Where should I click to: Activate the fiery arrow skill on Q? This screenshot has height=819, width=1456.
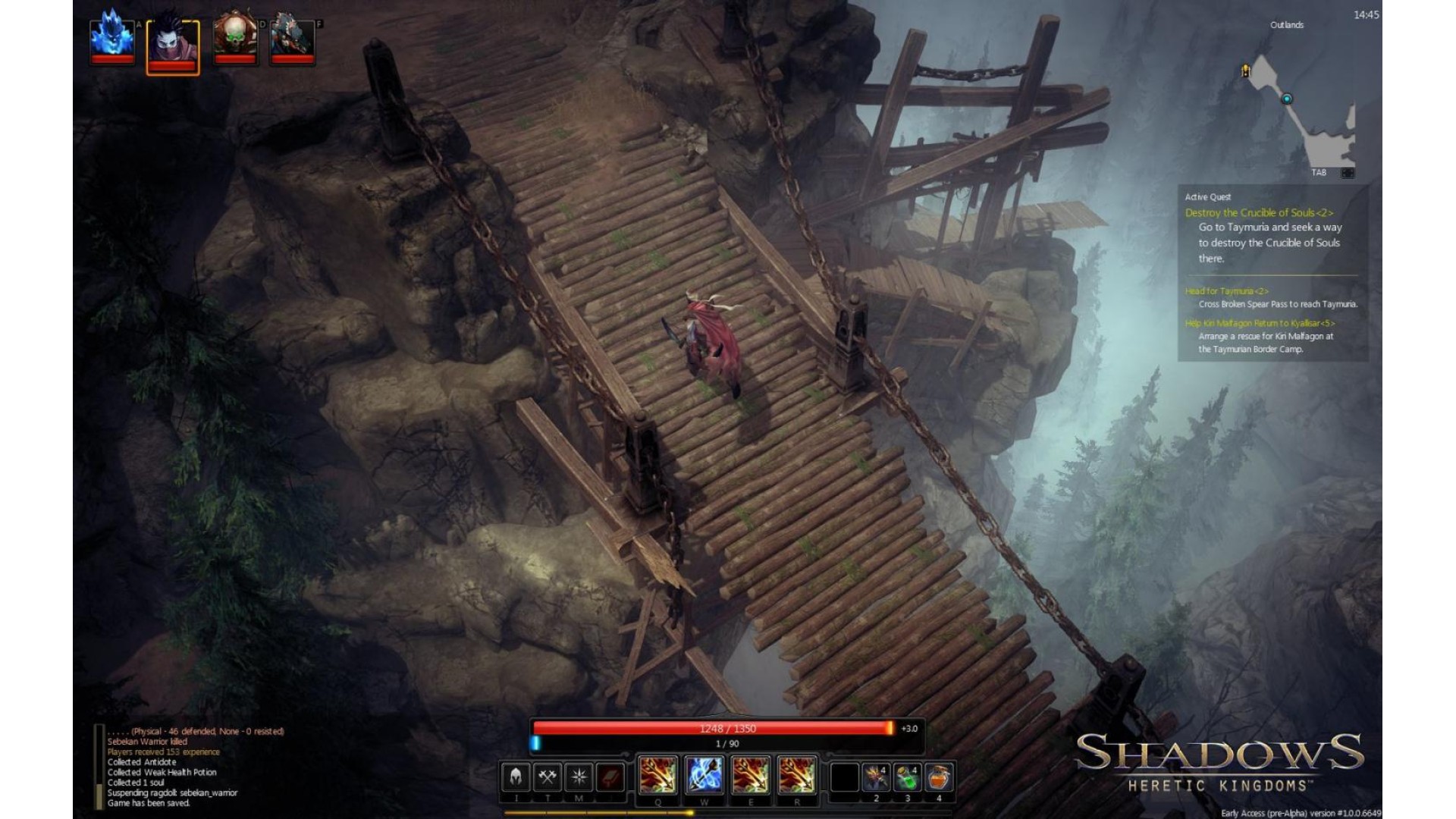click(657, 776)
